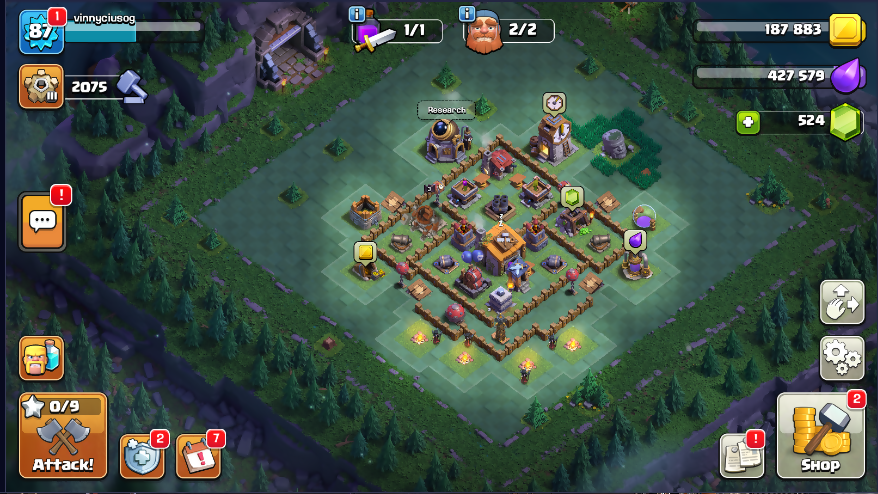Tap the clock bubble above the Clock Tower
878x494 pixels.
pyautogui.click(x=554, y=102)
